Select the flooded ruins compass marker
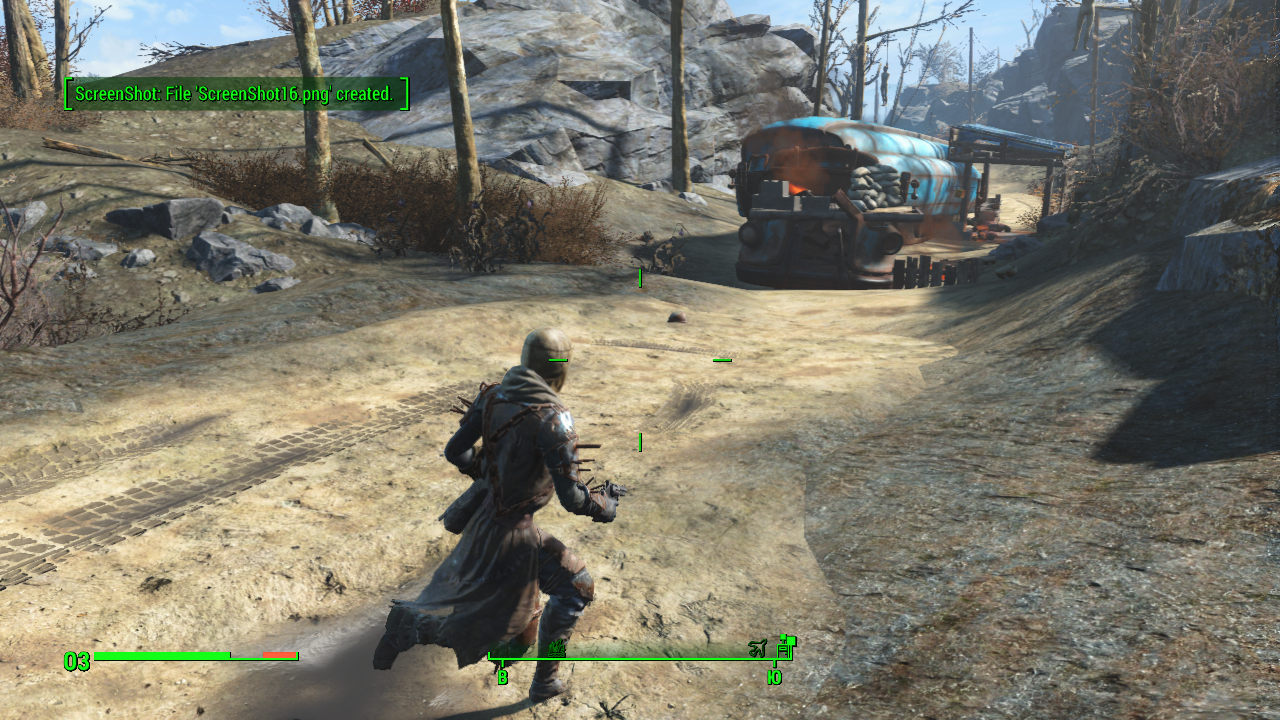The width and height of the screenshot is (1280, 720). point(557,650)
